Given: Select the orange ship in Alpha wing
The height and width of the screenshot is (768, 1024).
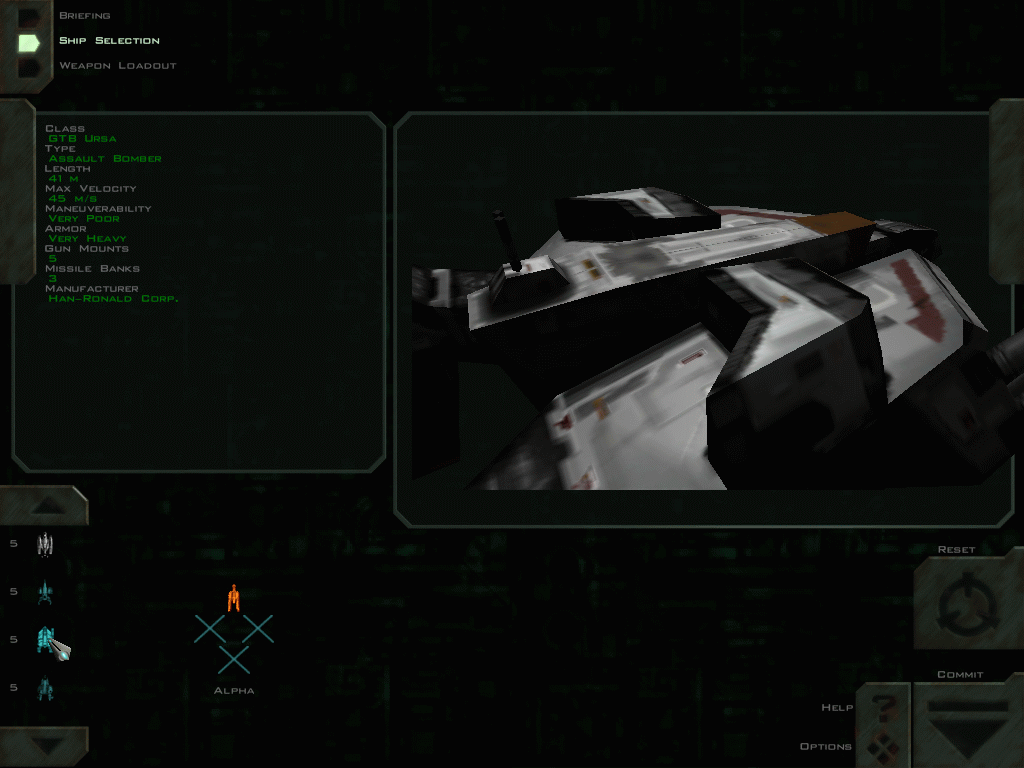Looking at the screenshot, I should click(x=233, y=597).
